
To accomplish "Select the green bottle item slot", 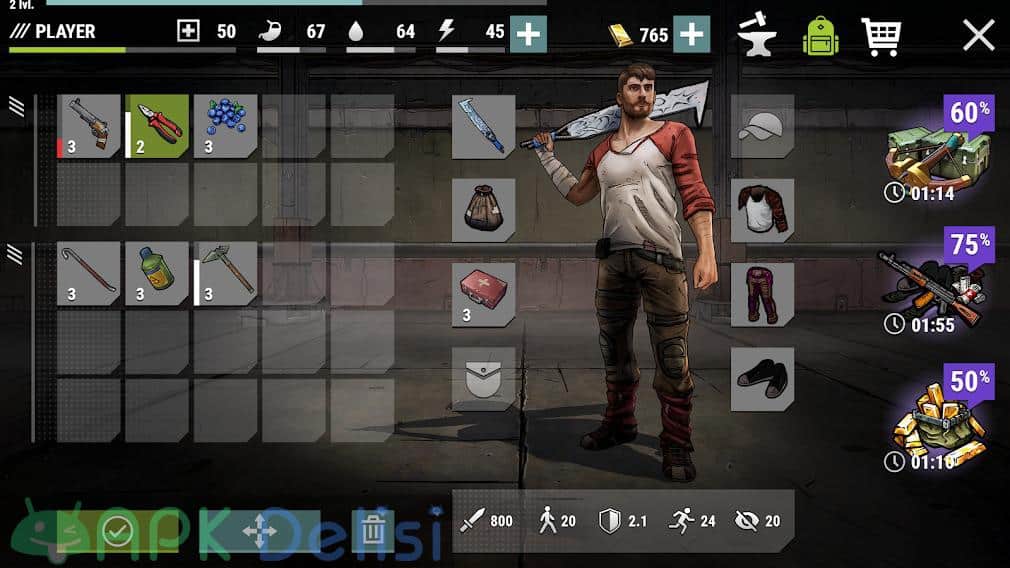I will tap(156, 273).
